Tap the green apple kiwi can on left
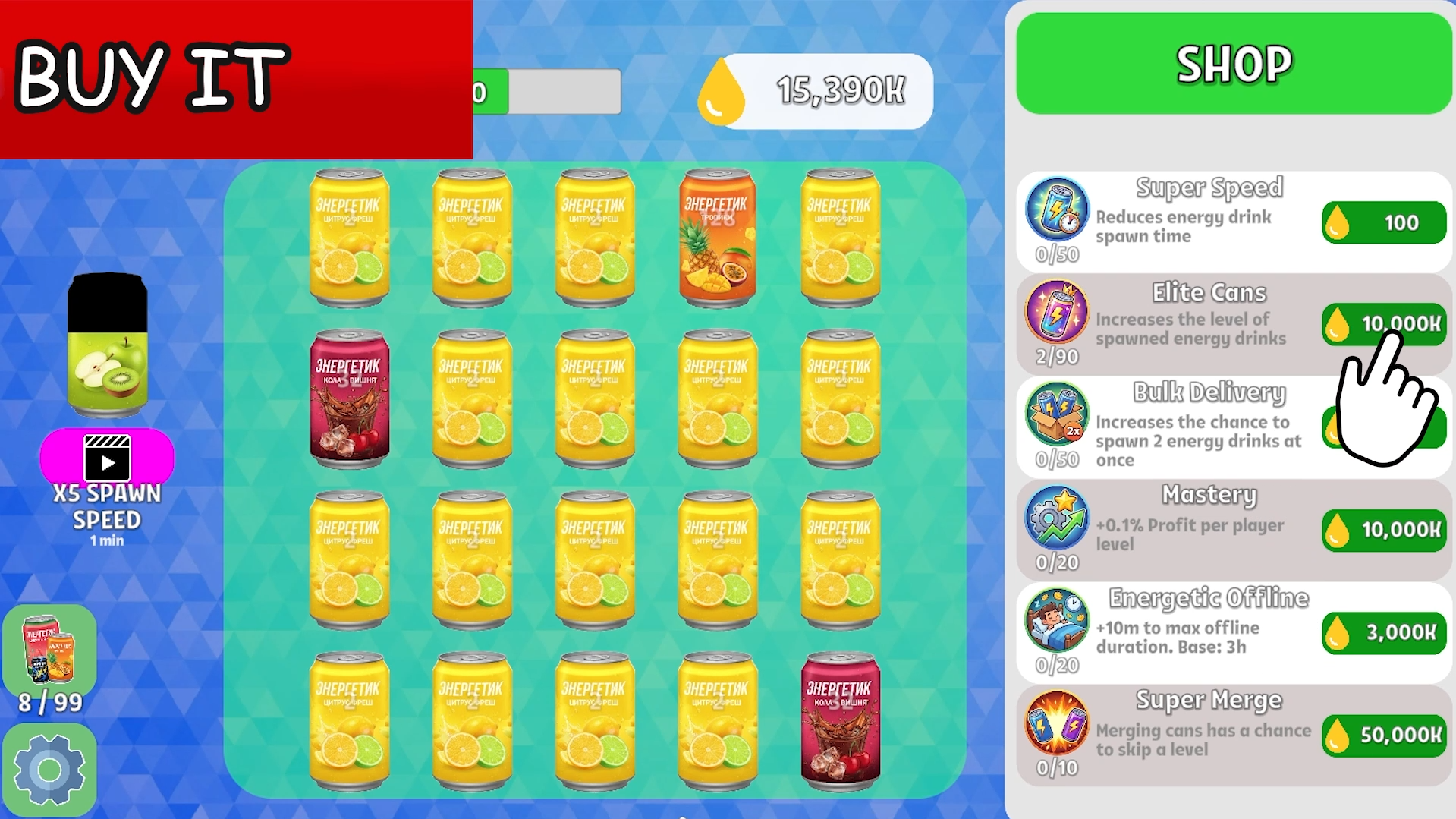Image resolution: width=1456 pixels, height=819 pixels. click(x=106, y=345)
